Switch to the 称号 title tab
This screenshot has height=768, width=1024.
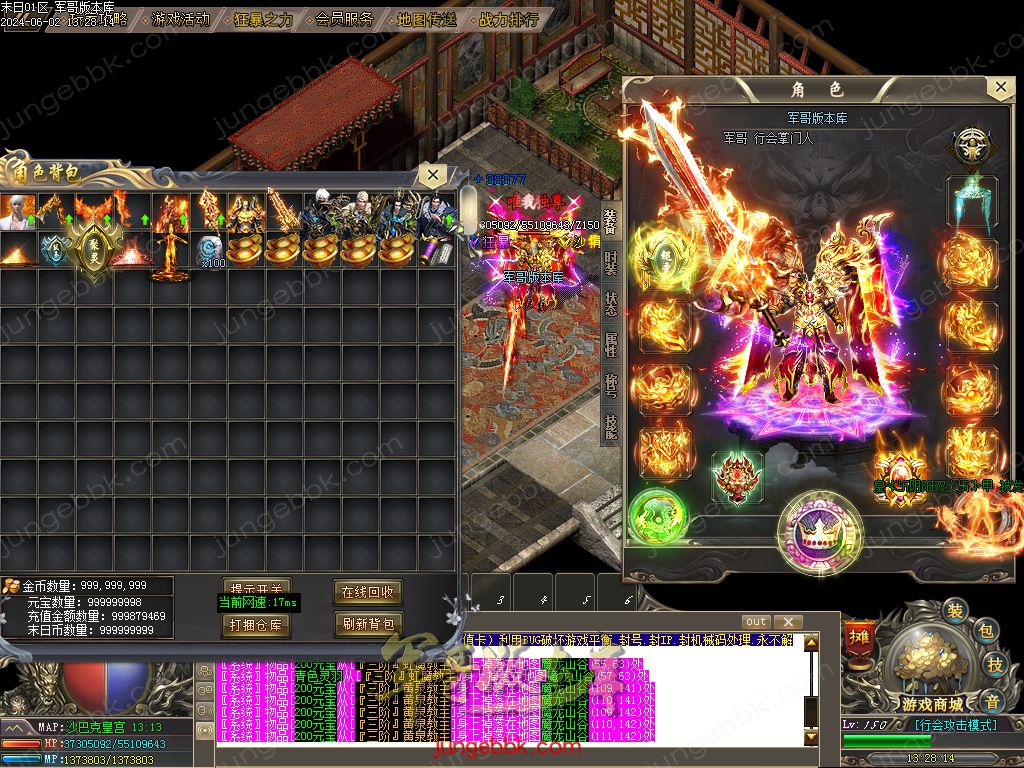tap(610, 387)
